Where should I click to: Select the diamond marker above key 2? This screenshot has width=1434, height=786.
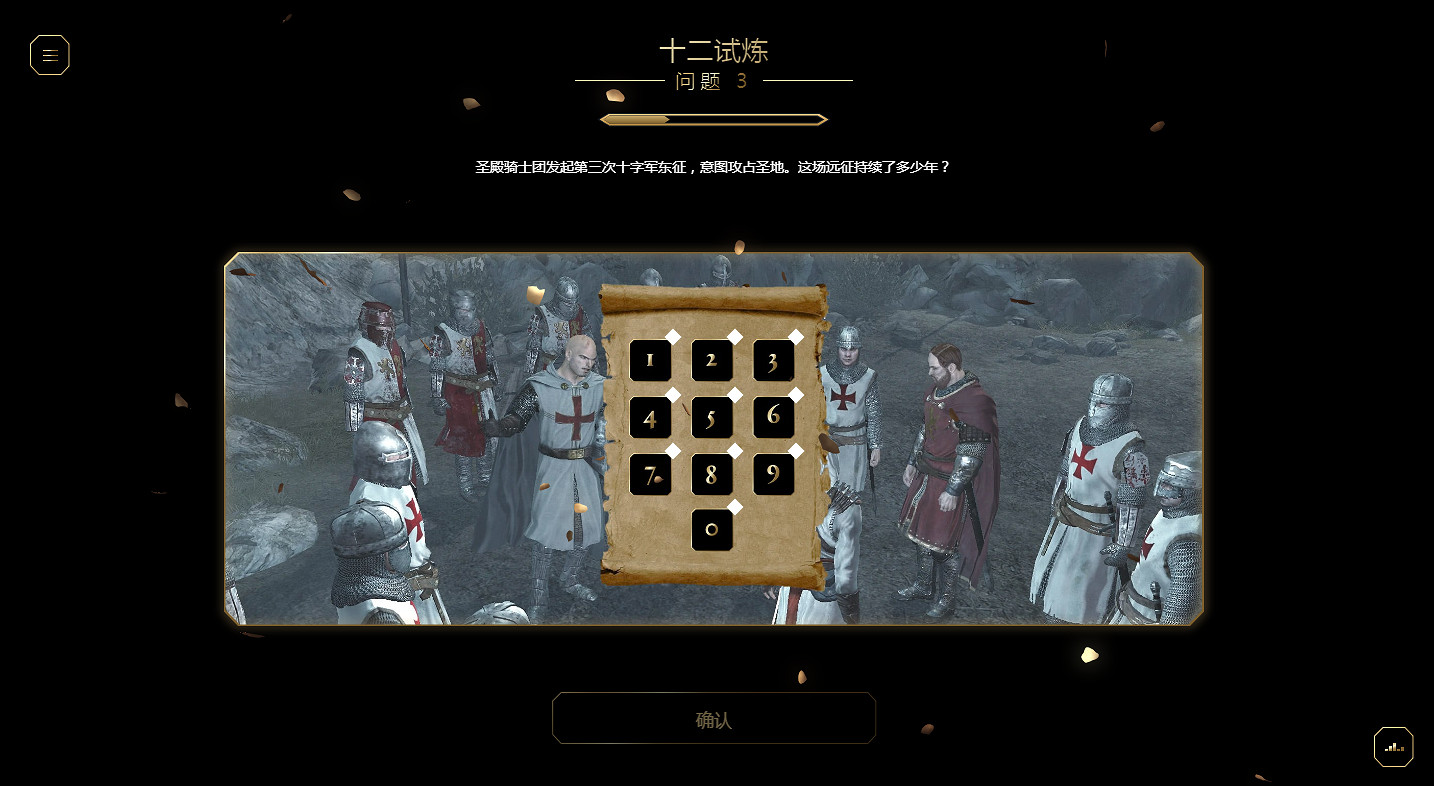click(x=733, y=336)
